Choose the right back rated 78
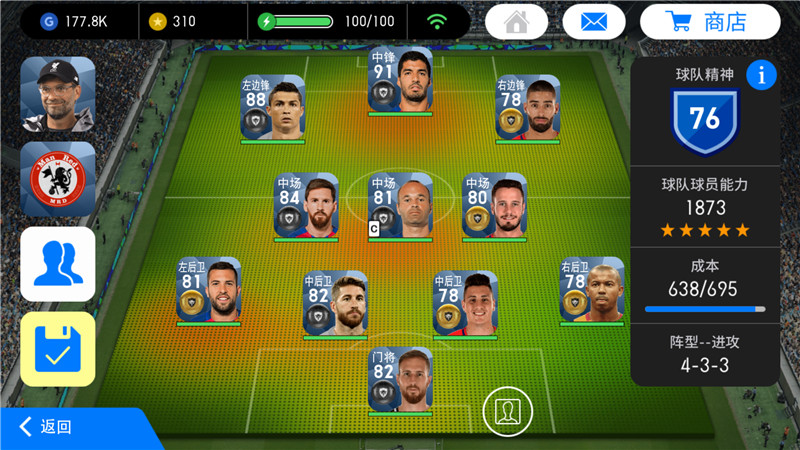 (x=591, y=290)
